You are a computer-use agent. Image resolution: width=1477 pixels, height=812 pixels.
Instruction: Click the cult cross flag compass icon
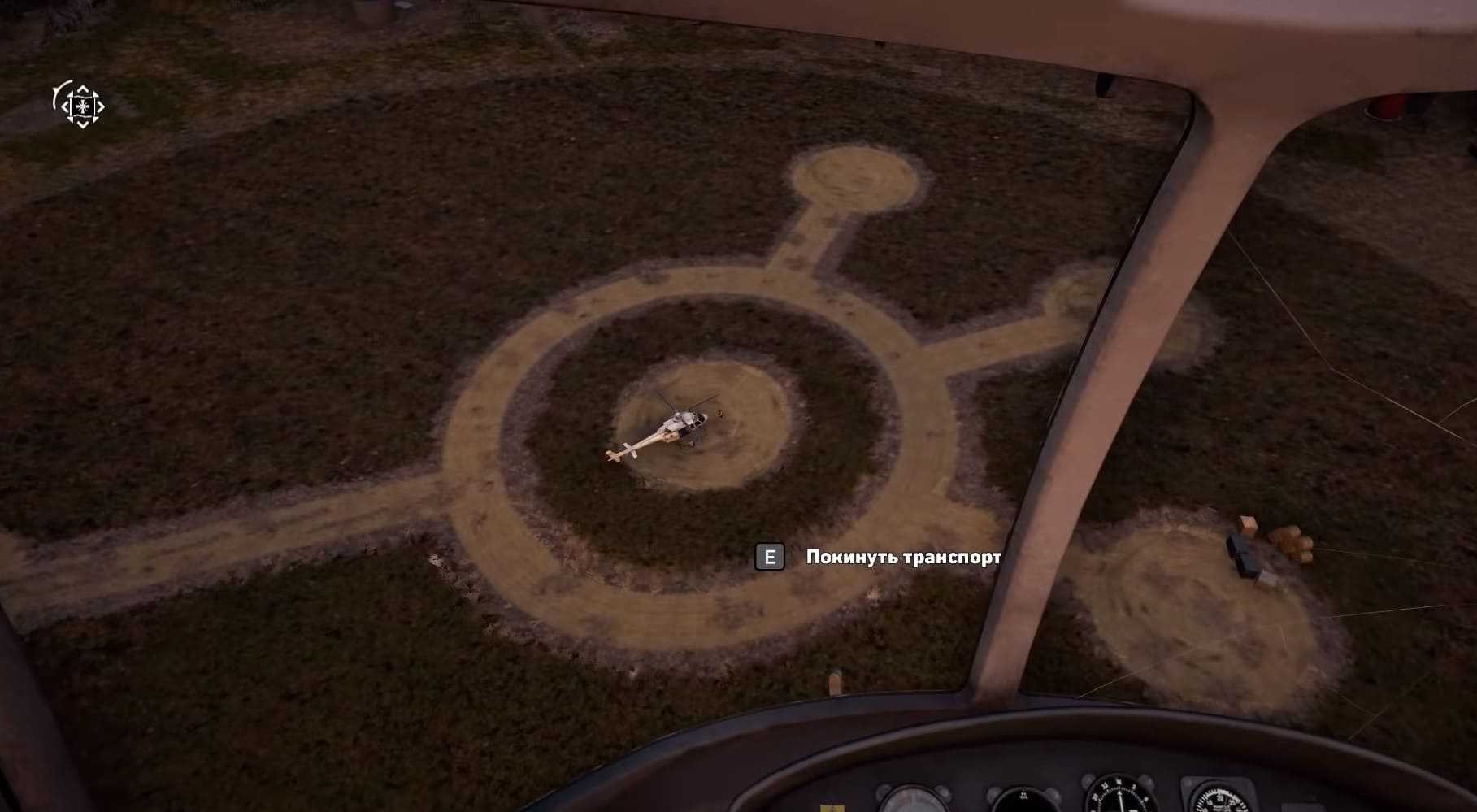pos(81,106)
